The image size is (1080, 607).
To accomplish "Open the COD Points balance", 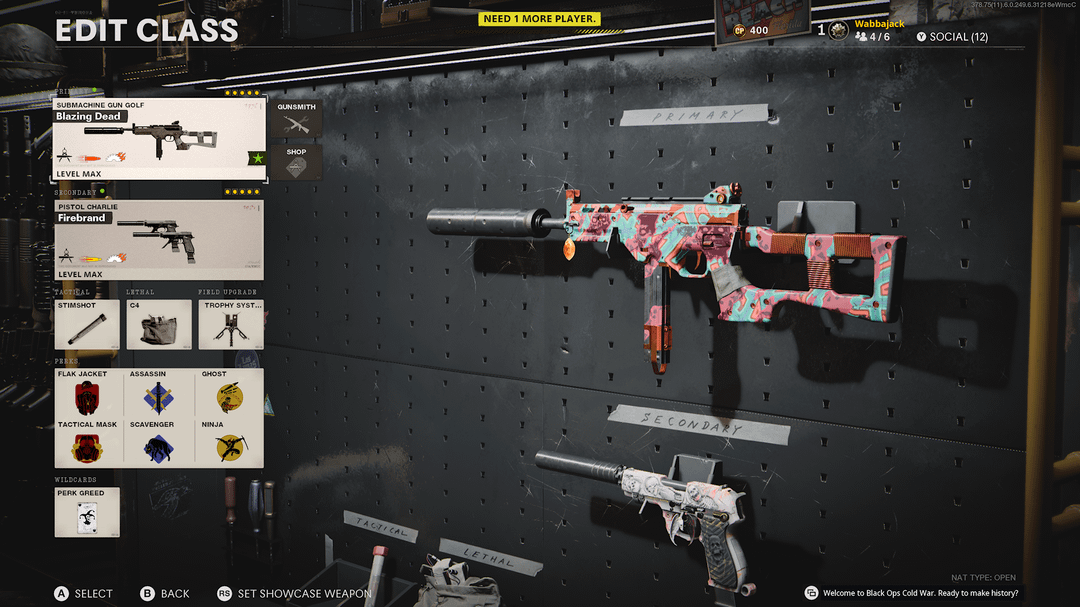I will pos(750,30).
